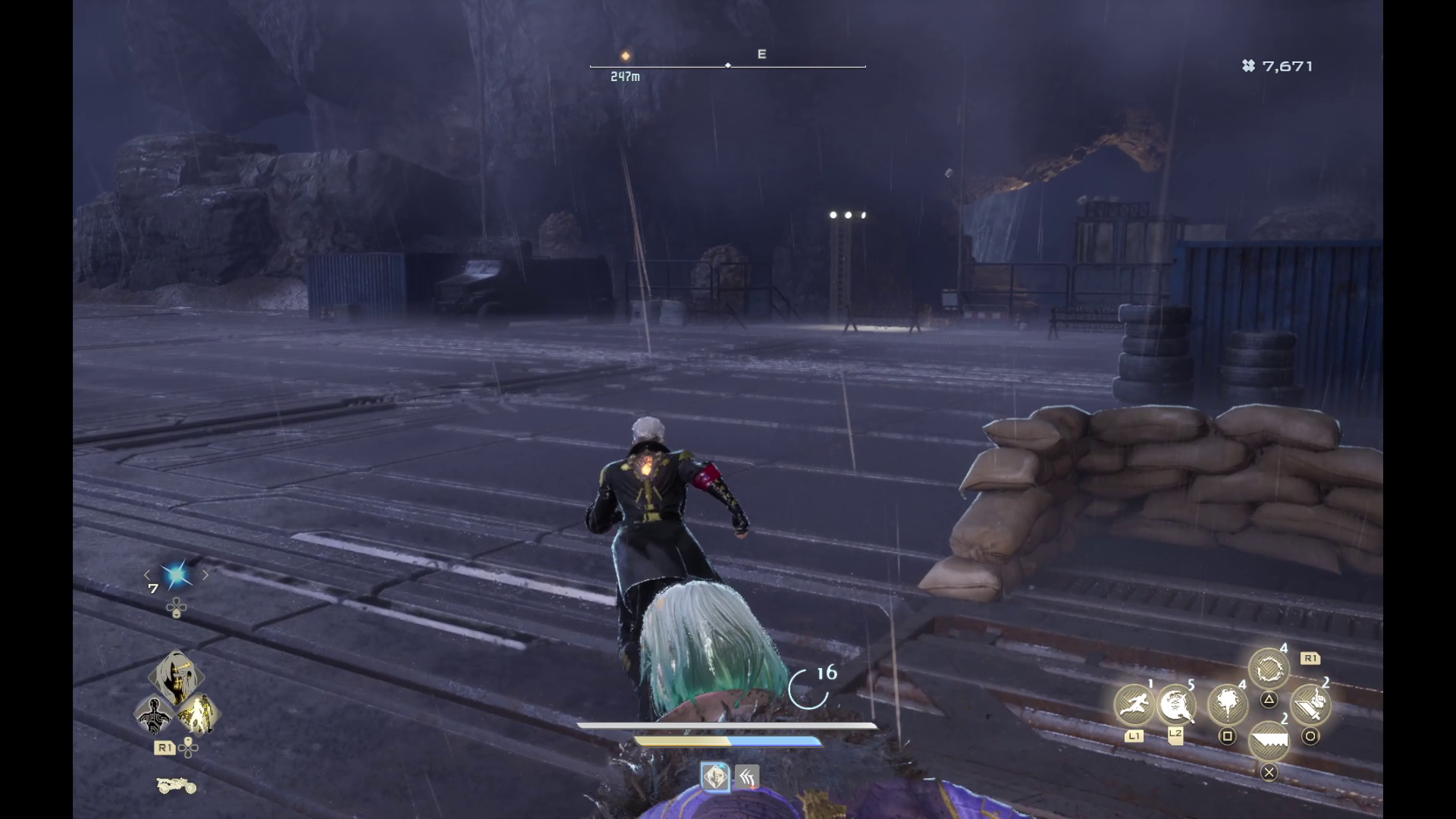Trigger the burst explosion skill
This screenshot has height=819, width=1456.
pyautogui.click(x=1227, y=704)
